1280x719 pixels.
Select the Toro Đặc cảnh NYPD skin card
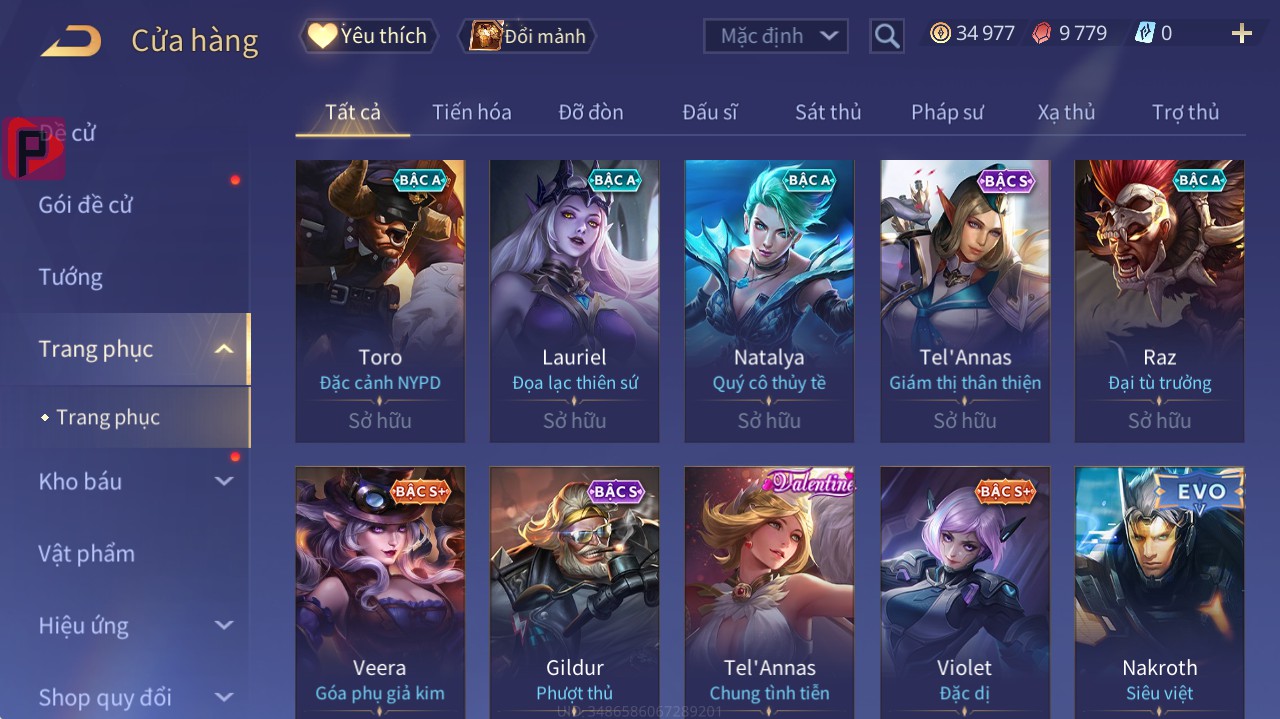(380, 300)
